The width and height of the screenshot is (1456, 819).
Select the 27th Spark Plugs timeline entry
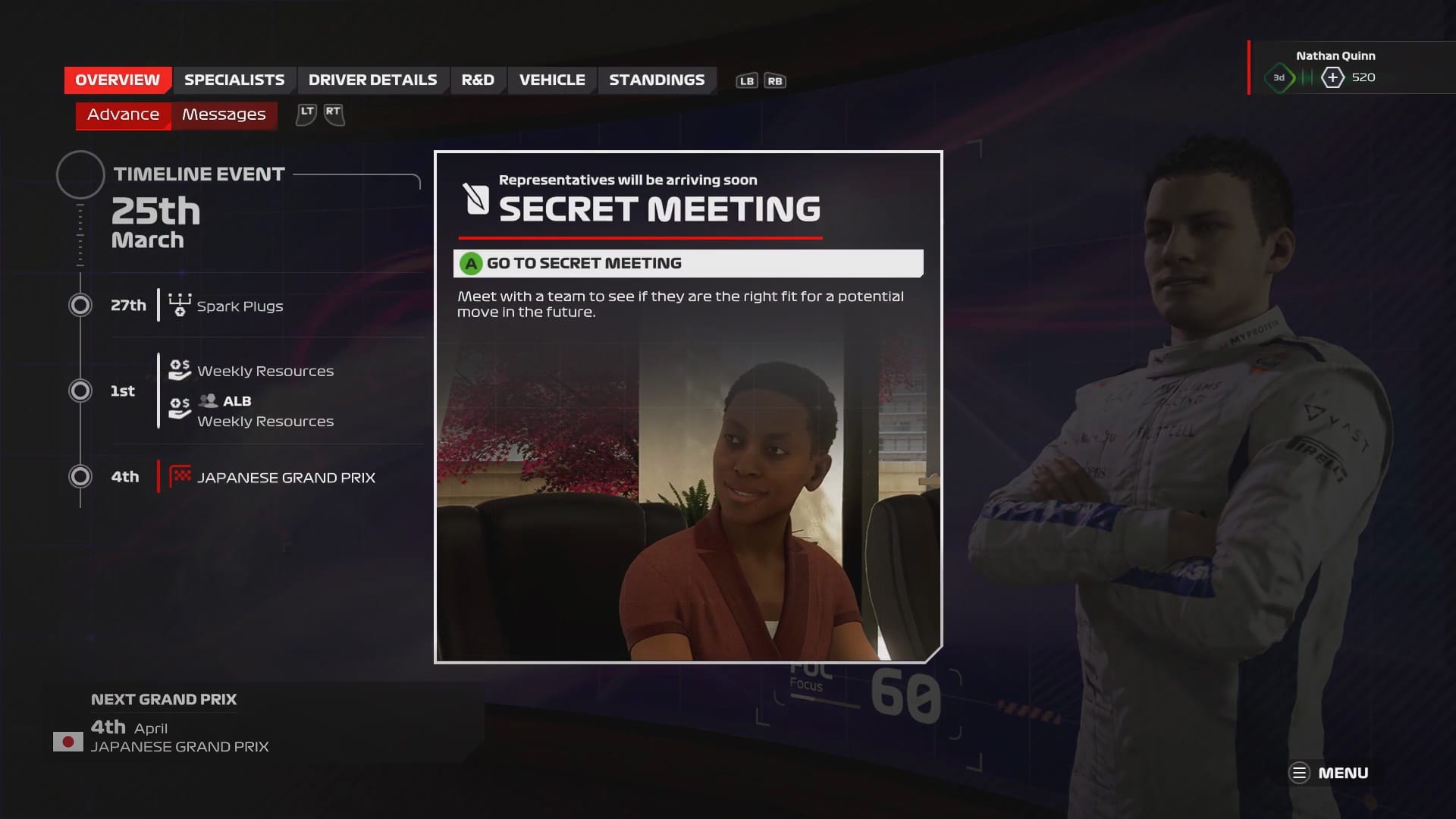pyautogui.click(x=240, y=306)
